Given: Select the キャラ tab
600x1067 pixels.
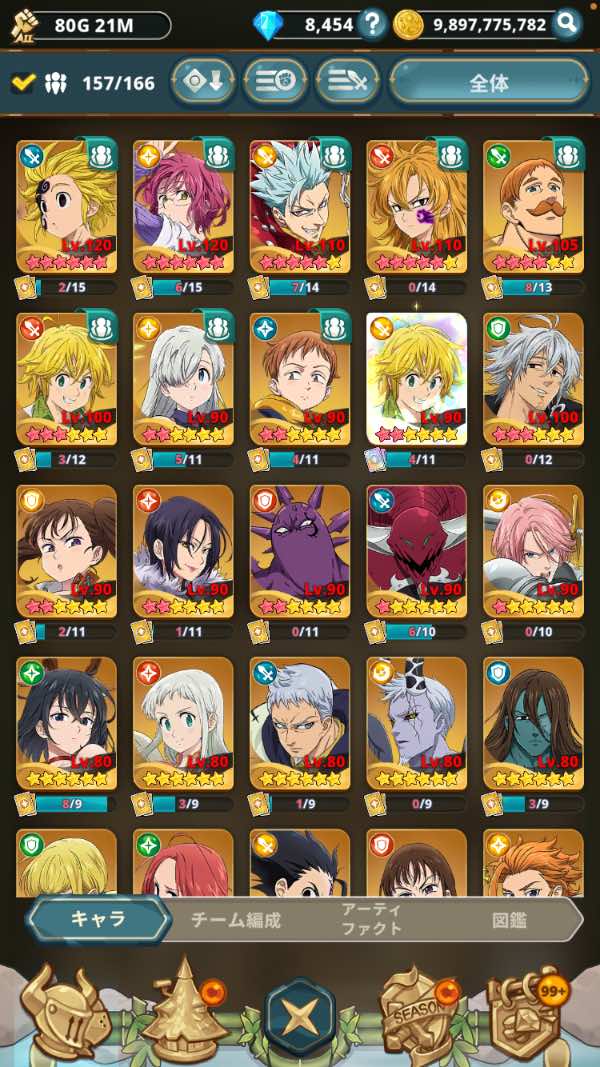Looking at the screenshot, I should pyautogui.click(x=97, y=920).
